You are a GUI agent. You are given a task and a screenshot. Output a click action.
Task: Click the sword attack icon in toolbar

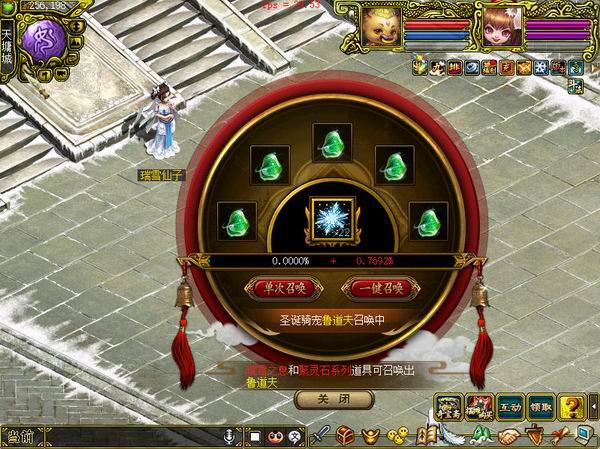pos(322,436)
